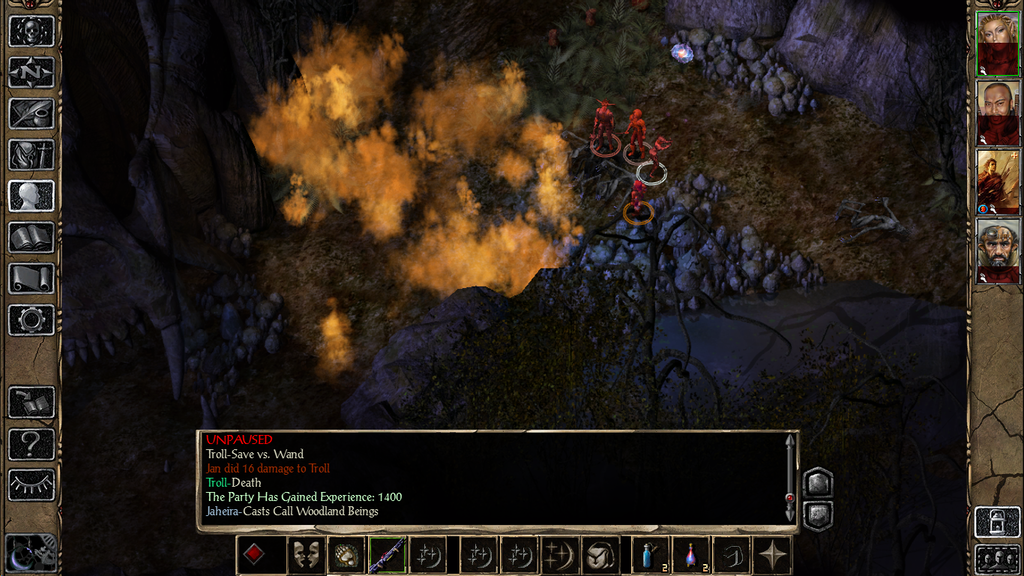Click the four-pointed star ability button
Viewport: 1024px width, 576px height.
[x=774, y=555]
